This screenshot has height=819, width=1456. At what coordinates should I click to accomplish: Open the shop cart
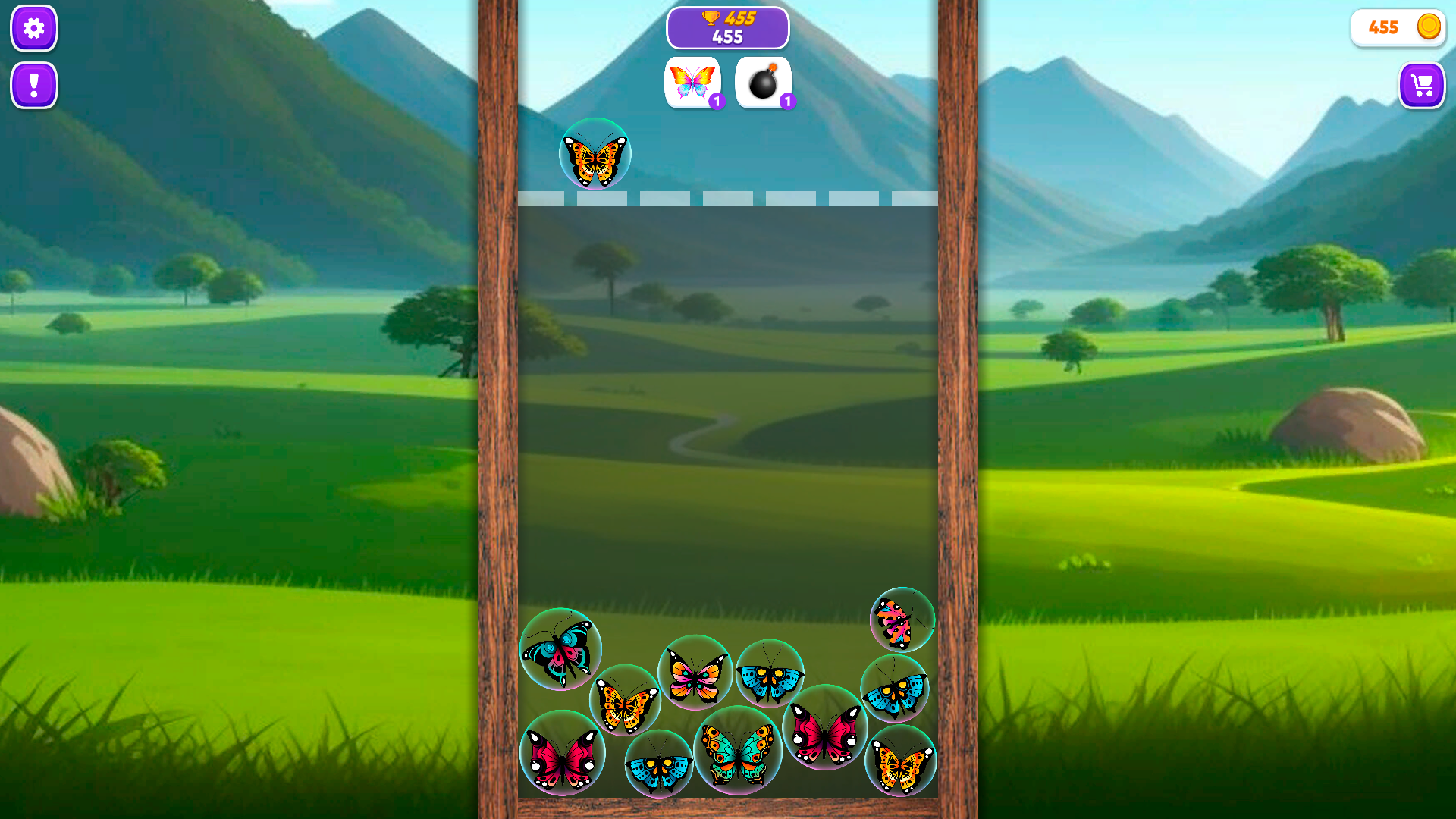point(1423,86)
